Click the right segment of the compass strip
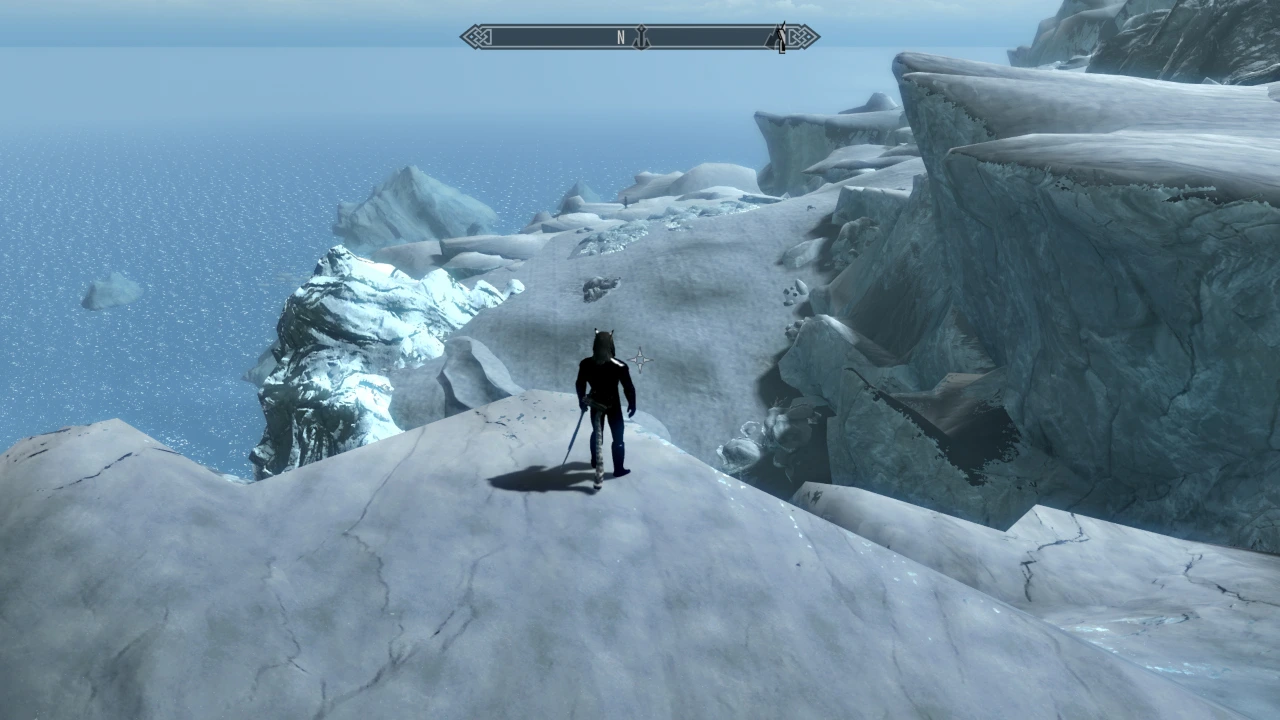Image resolution: width=1280 pixels, height=720 pixels. pos(730,37)
